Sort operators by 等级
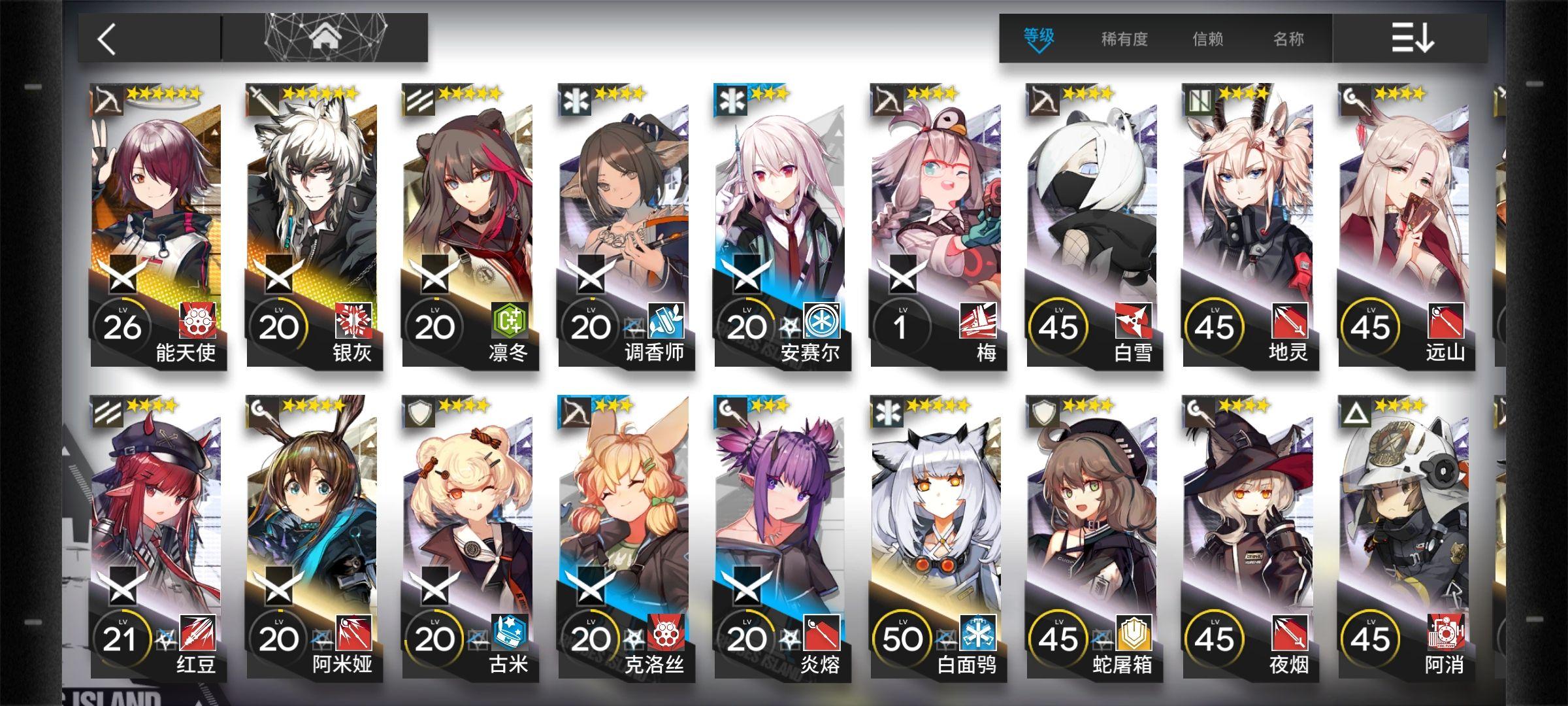 [x=1038, y=38]
